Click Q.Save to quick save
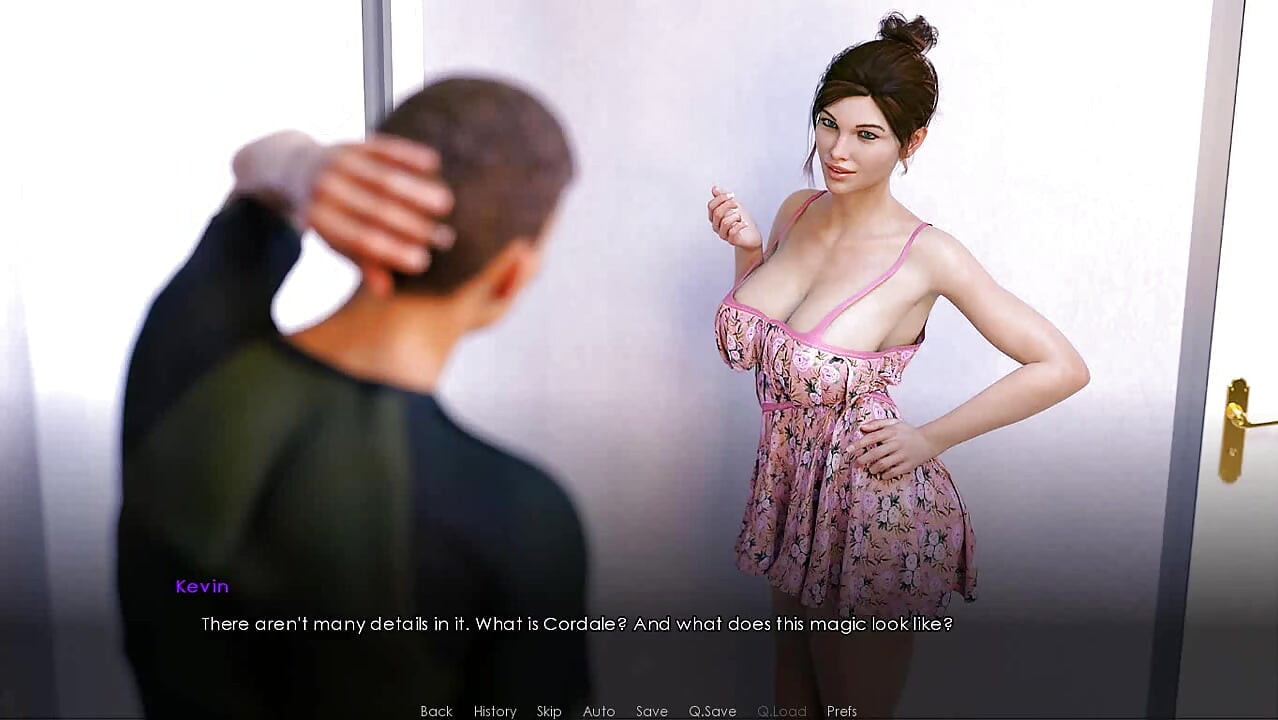The width and height of the screenshot is (1278, 720). pos(712,711)
